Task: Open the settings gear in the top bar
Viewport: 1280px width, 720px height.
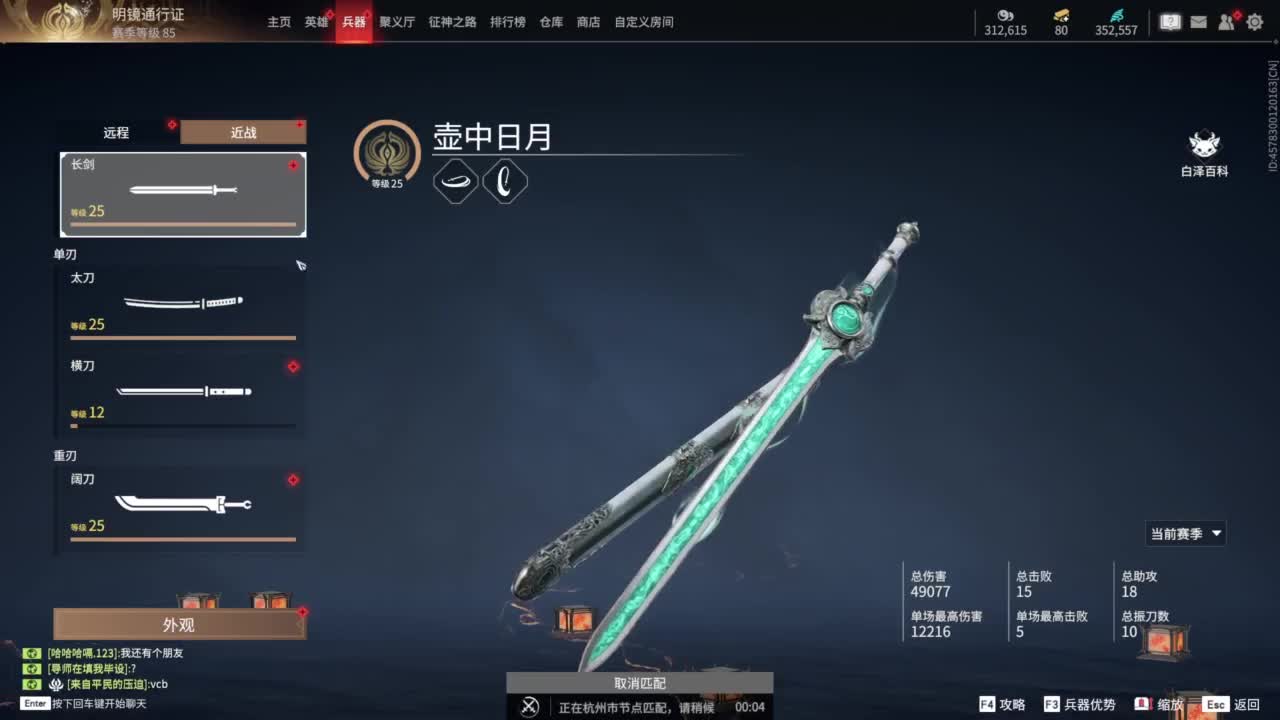Action: tap(1255, 21)
